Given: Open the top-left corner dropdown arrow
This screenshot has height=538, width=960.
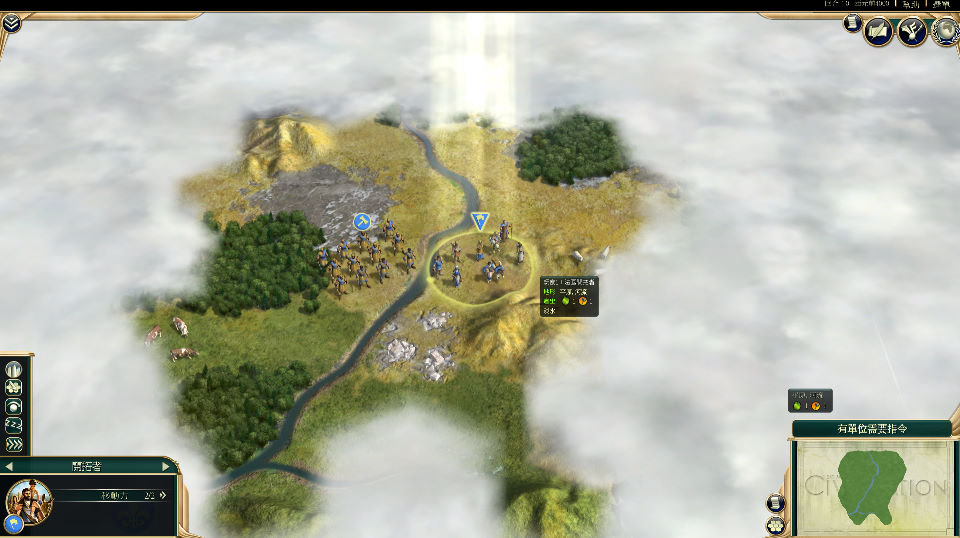Looking at the screenshot, I should point(11,21).
